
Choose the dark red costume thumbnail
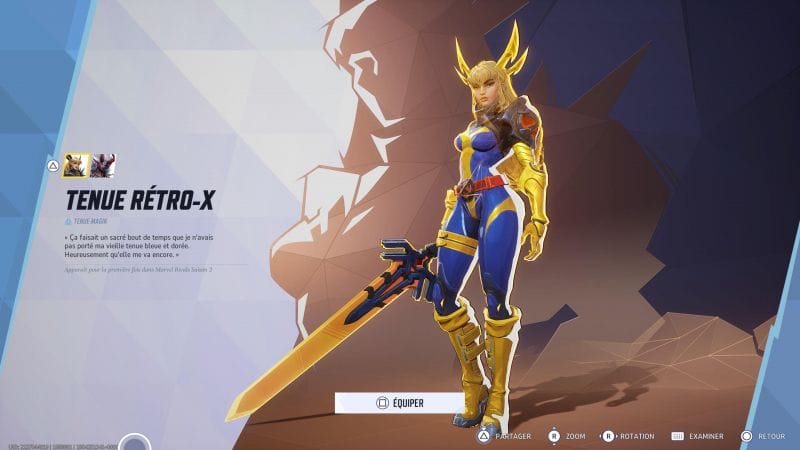click(x=103, y=165)
